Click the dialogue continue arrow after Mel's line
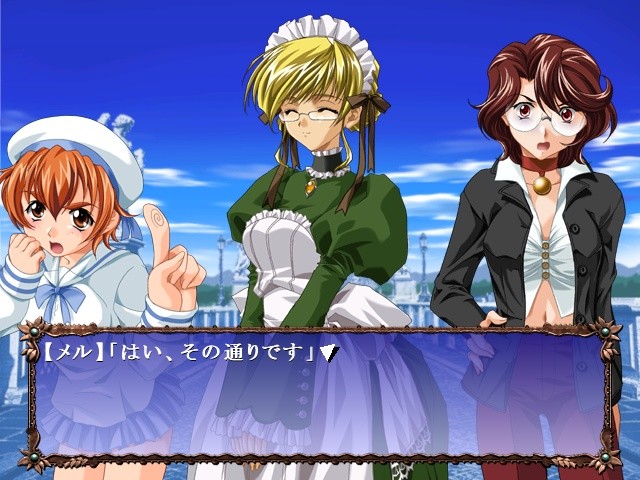This screenshot has width=640, height=480. point(326,353)
